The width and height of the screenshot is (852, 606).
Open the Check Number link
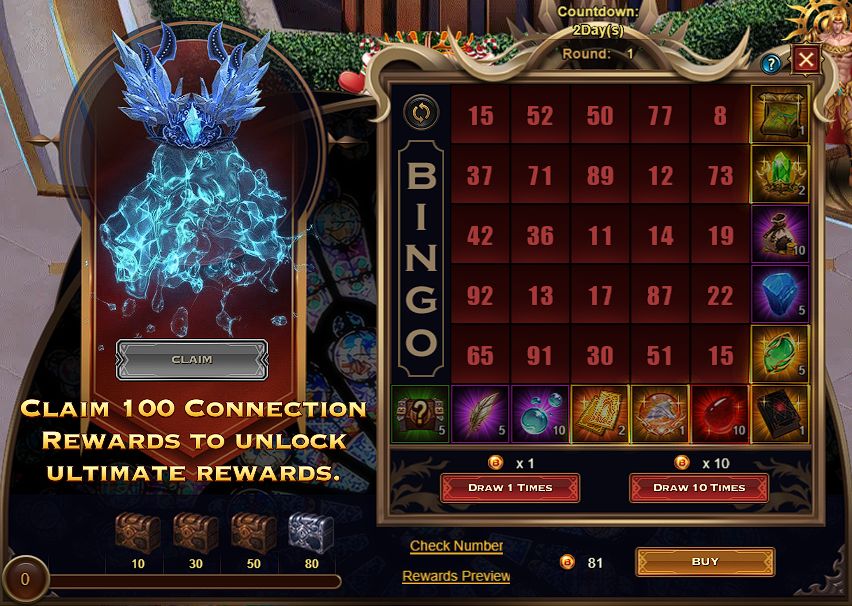[x=456, y=545]
